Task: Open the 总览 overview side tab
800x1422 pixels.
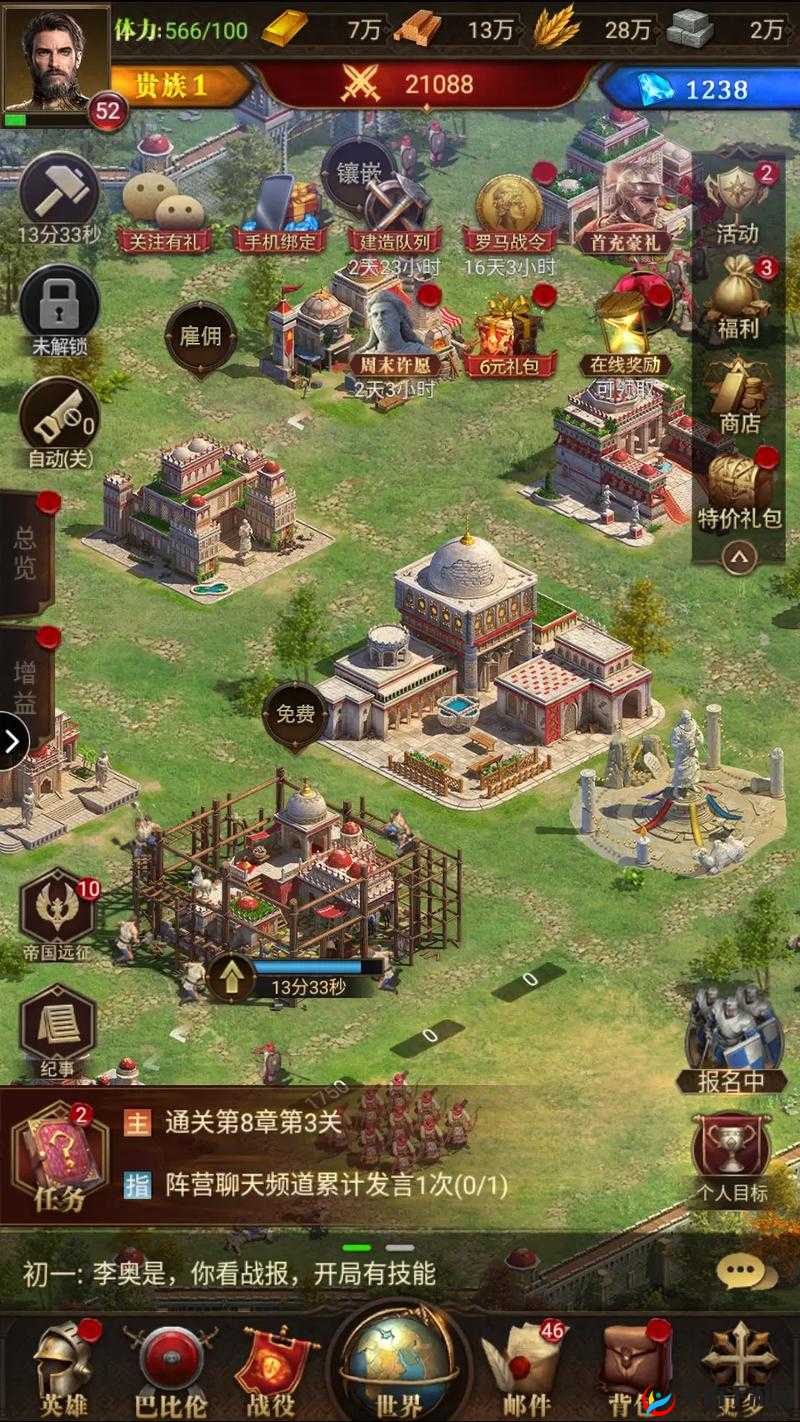Action: click(25, 553)
